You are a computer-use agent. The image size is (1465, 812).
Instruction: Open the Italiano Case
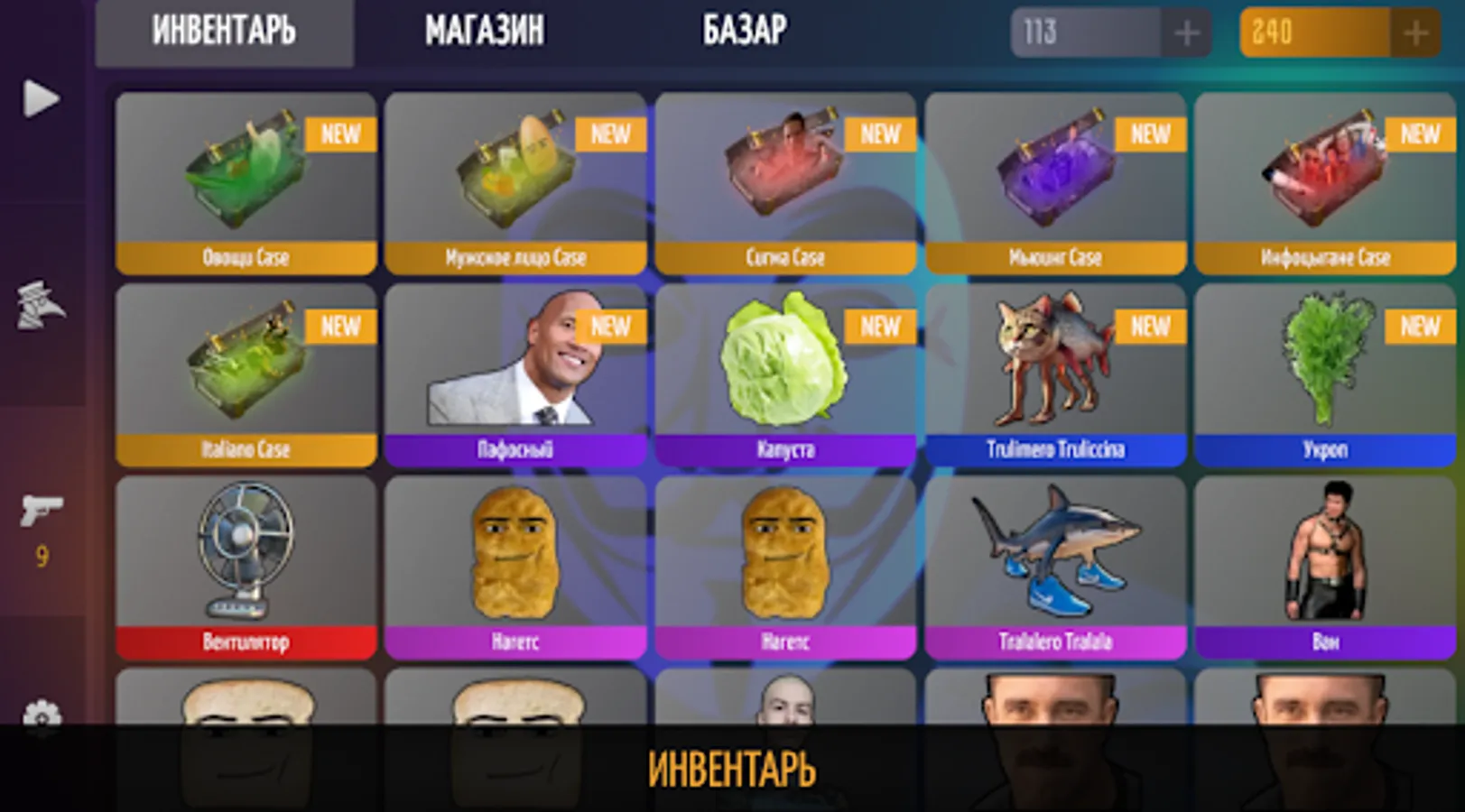[x=245, y=374]
